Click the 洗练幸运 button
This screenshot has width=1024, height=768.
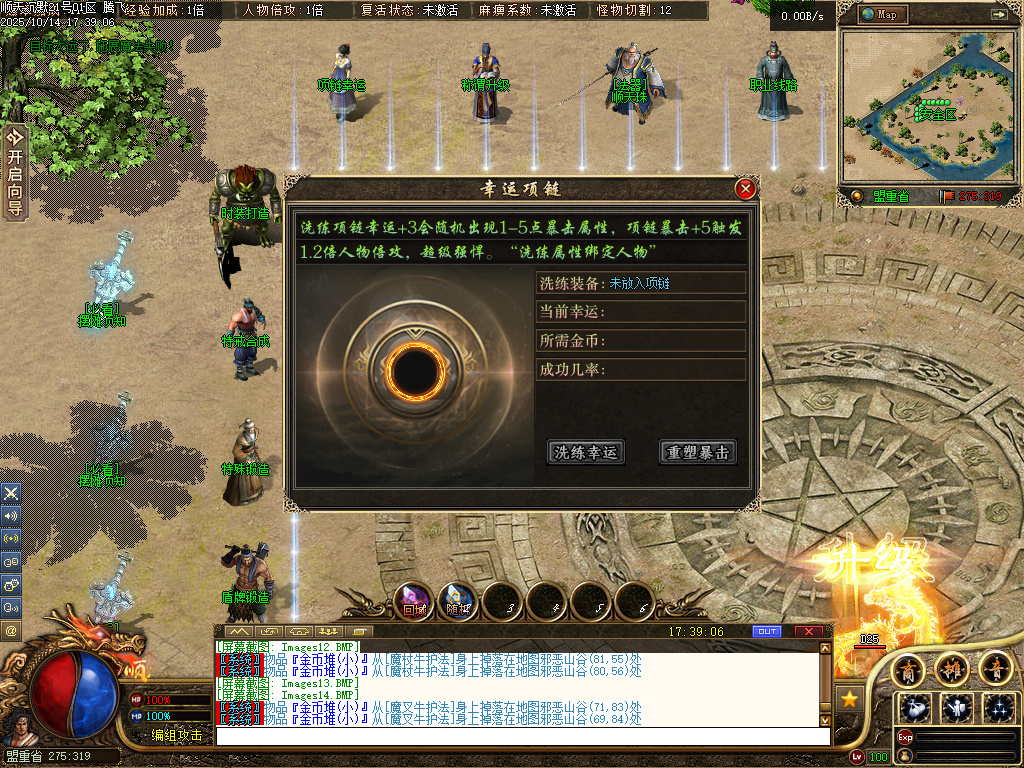pos(585,452)
